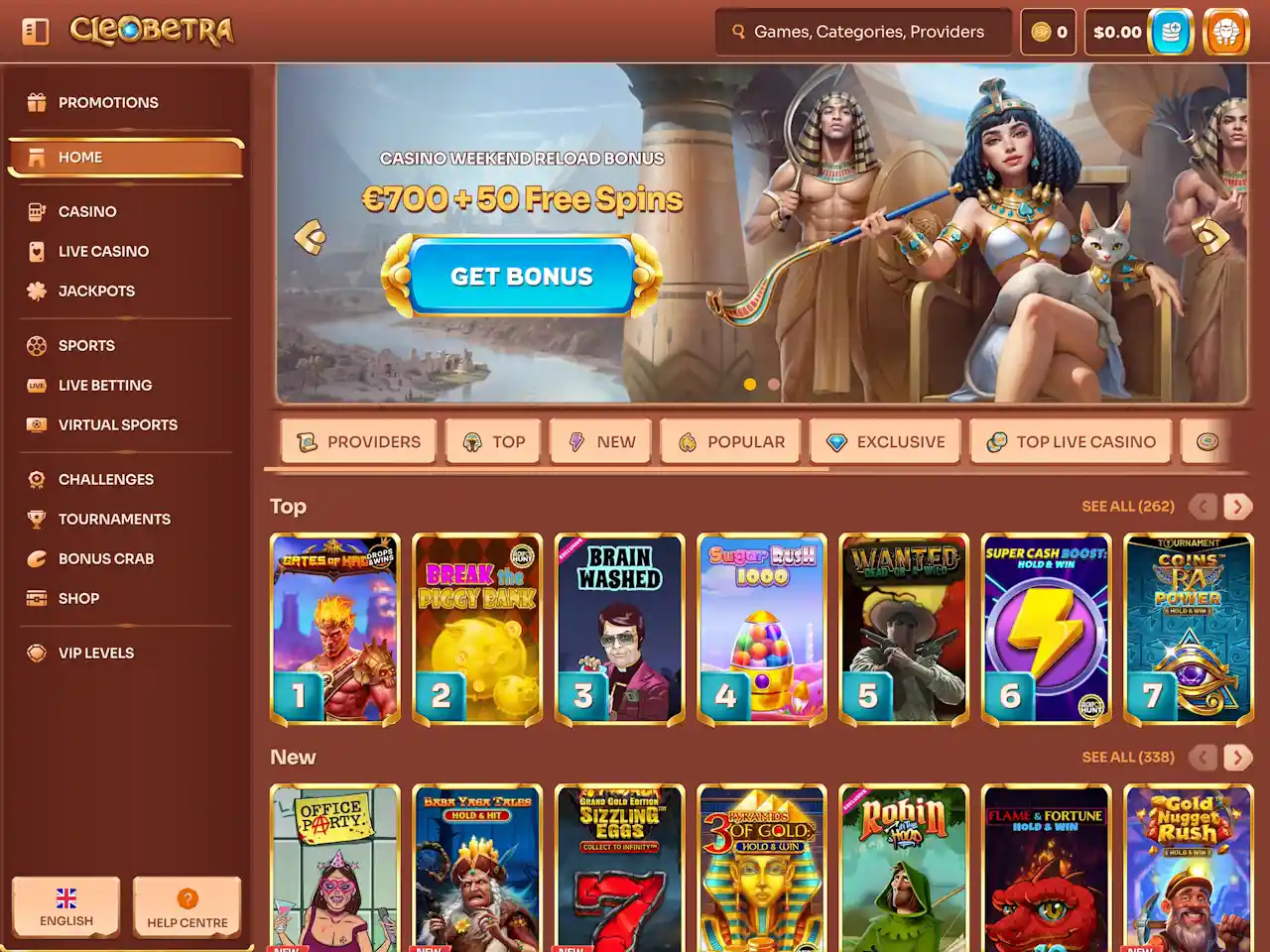Launch the Sugar Rush 1000 game
This screenshot has height=952, width=1270.
(762, 629)
